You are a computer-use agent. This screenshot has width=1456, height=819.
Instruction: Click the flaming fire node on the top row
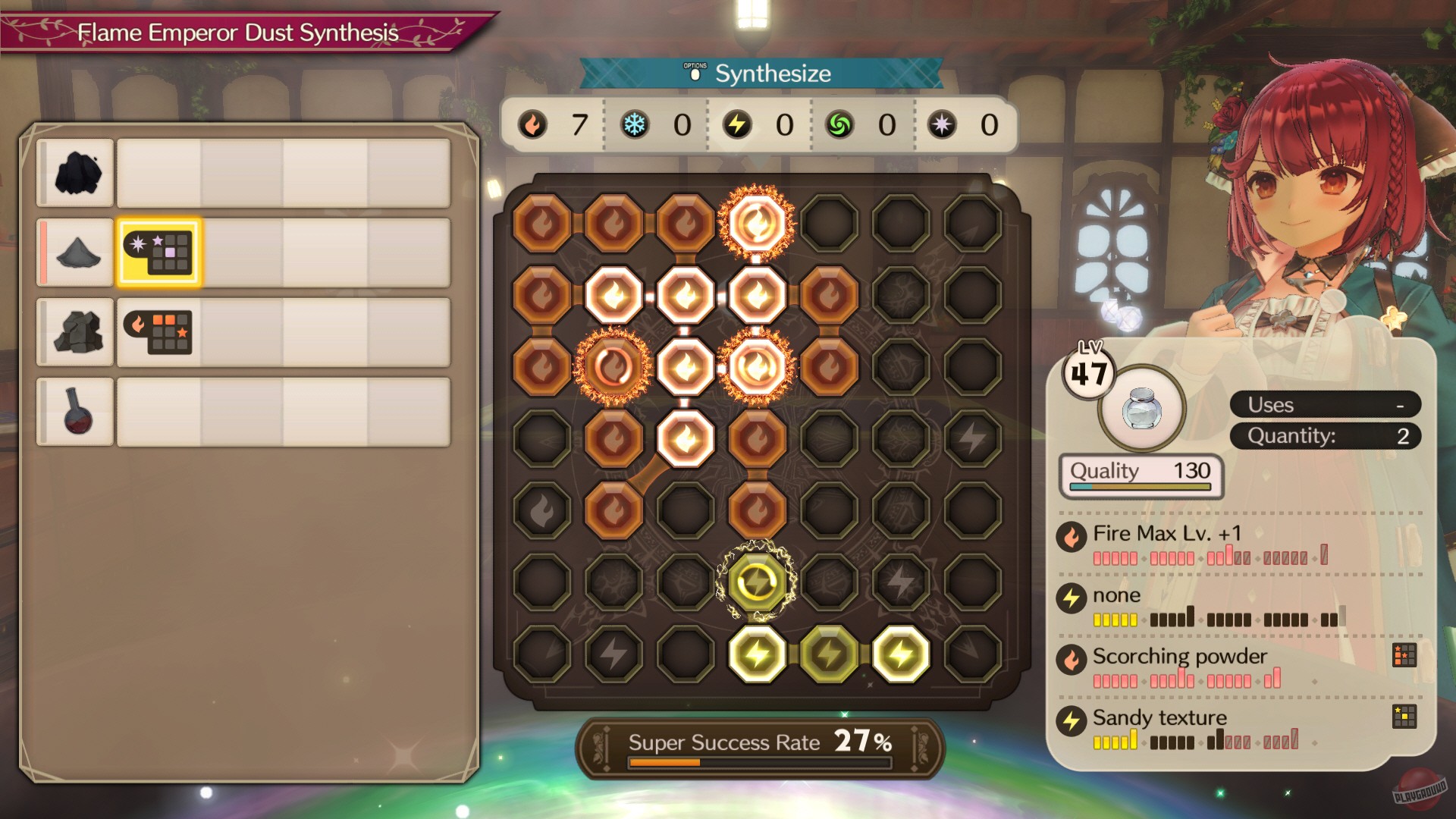pos(755,220)
